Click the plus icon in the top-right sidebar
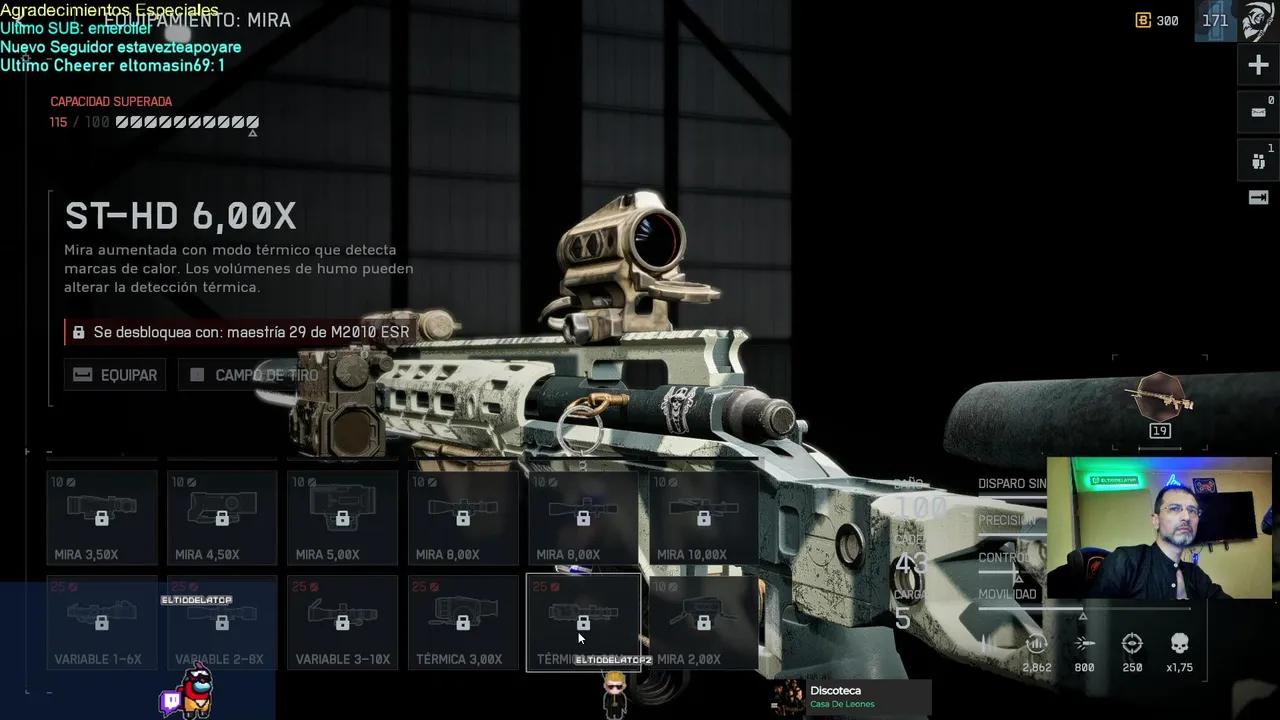 coord(1258,66)
